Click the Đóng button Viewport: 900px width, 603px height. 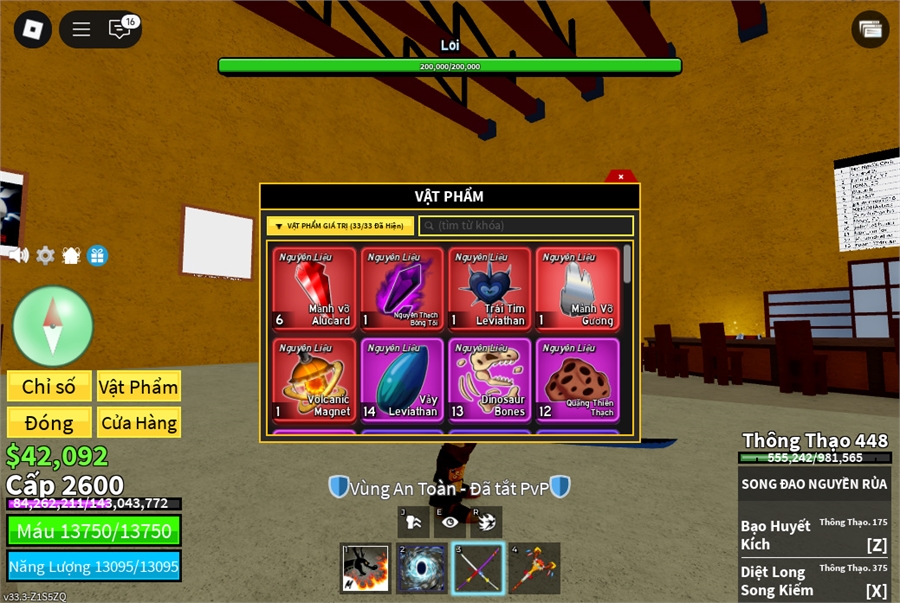pyautogui.click(x=50, y=422)
